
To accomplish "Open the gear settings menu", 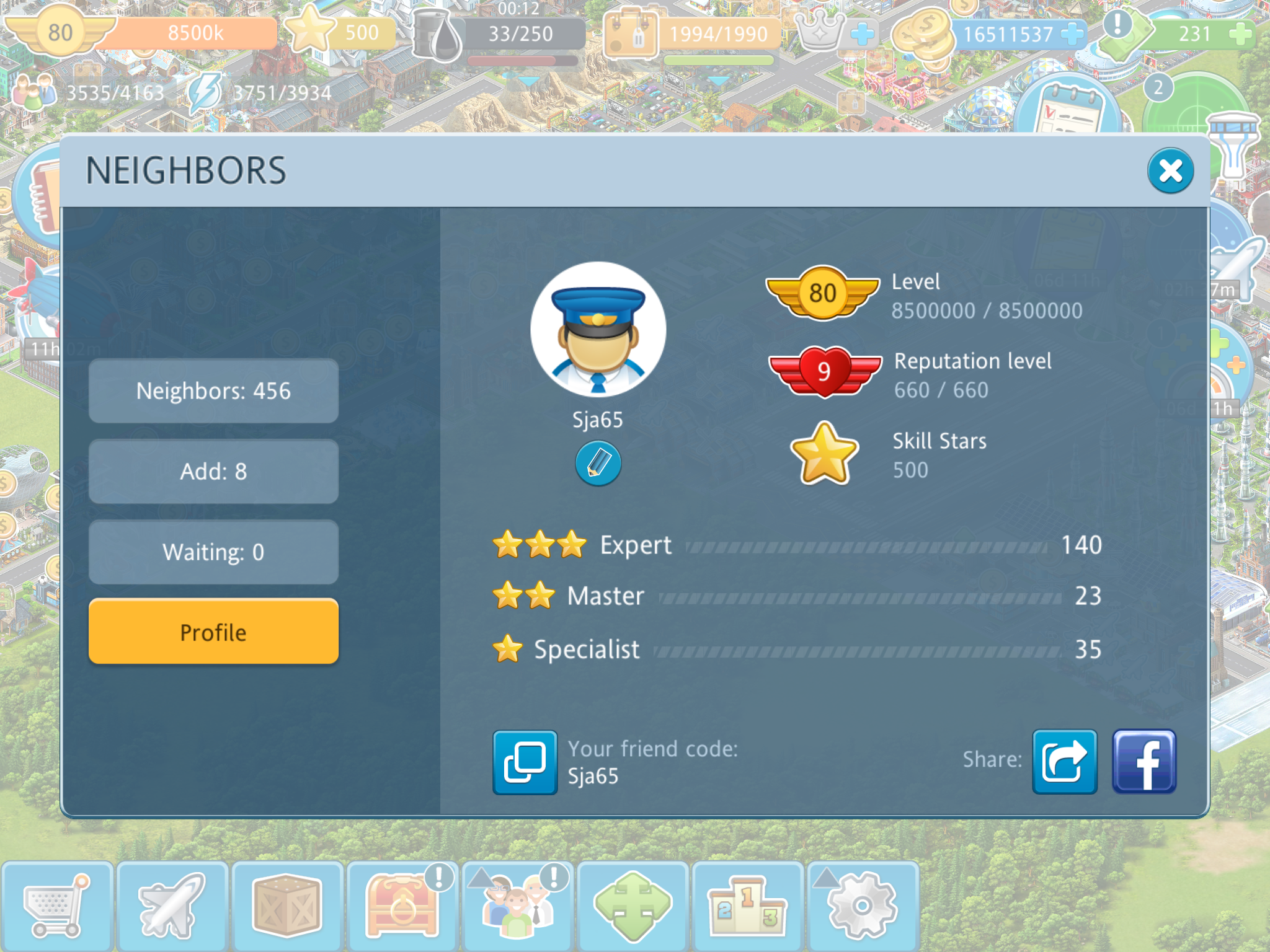I will (862, 906).
